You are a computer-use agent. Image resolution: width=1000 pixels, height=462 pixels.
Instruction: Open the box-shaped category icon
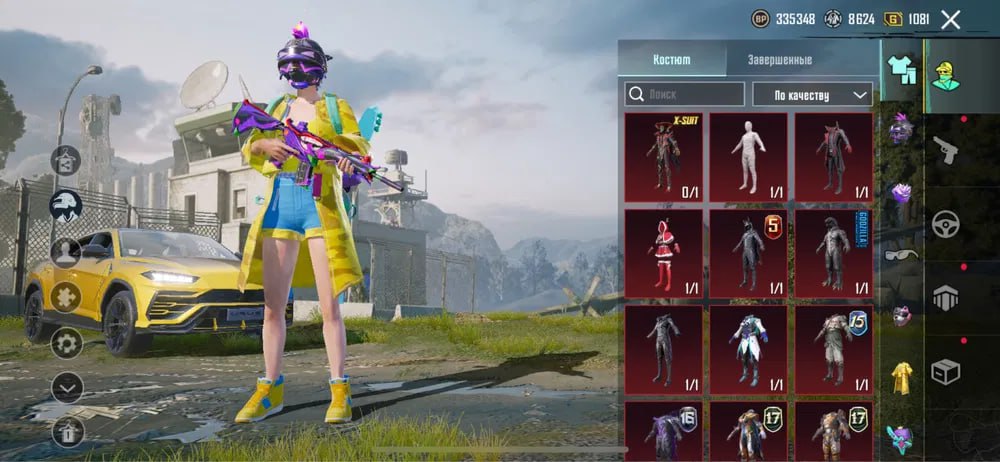click(x=945, y=372)
